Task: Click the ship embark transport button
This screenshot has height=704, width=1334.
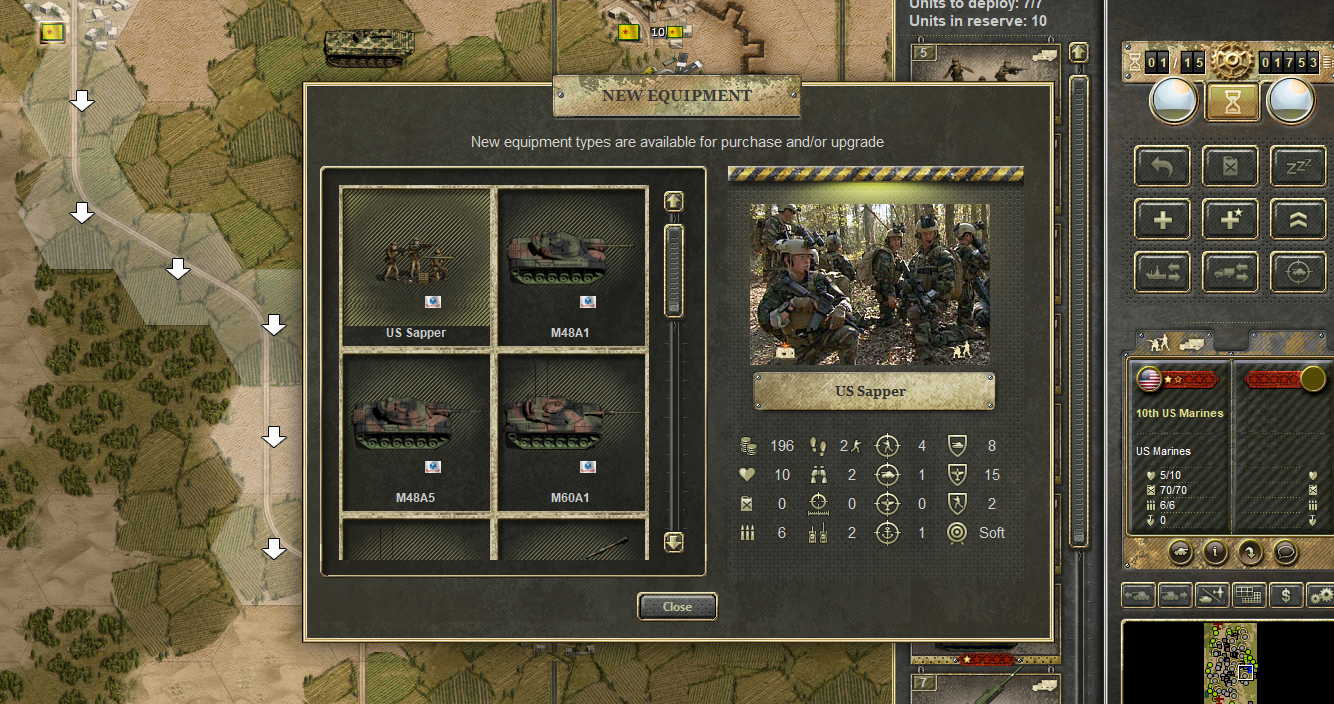Action: 1162,272
